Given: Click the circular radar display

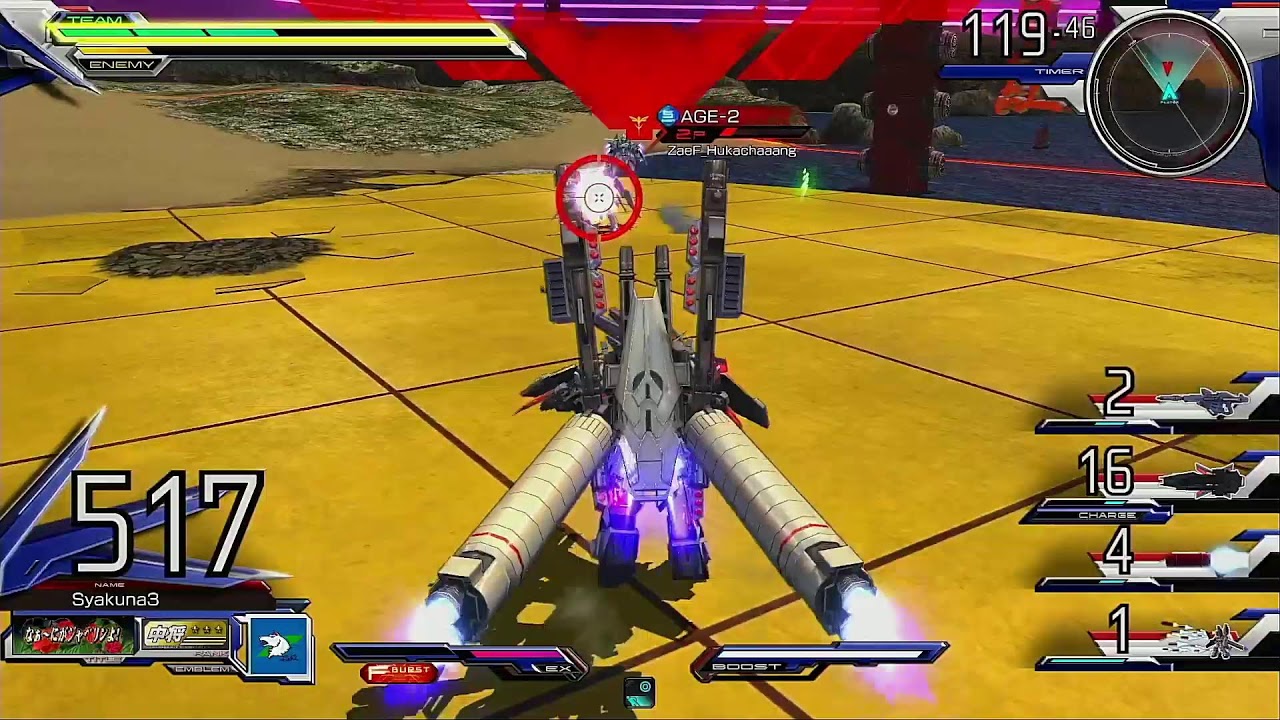Looking at the screenshot, I should click(1168, 94).
